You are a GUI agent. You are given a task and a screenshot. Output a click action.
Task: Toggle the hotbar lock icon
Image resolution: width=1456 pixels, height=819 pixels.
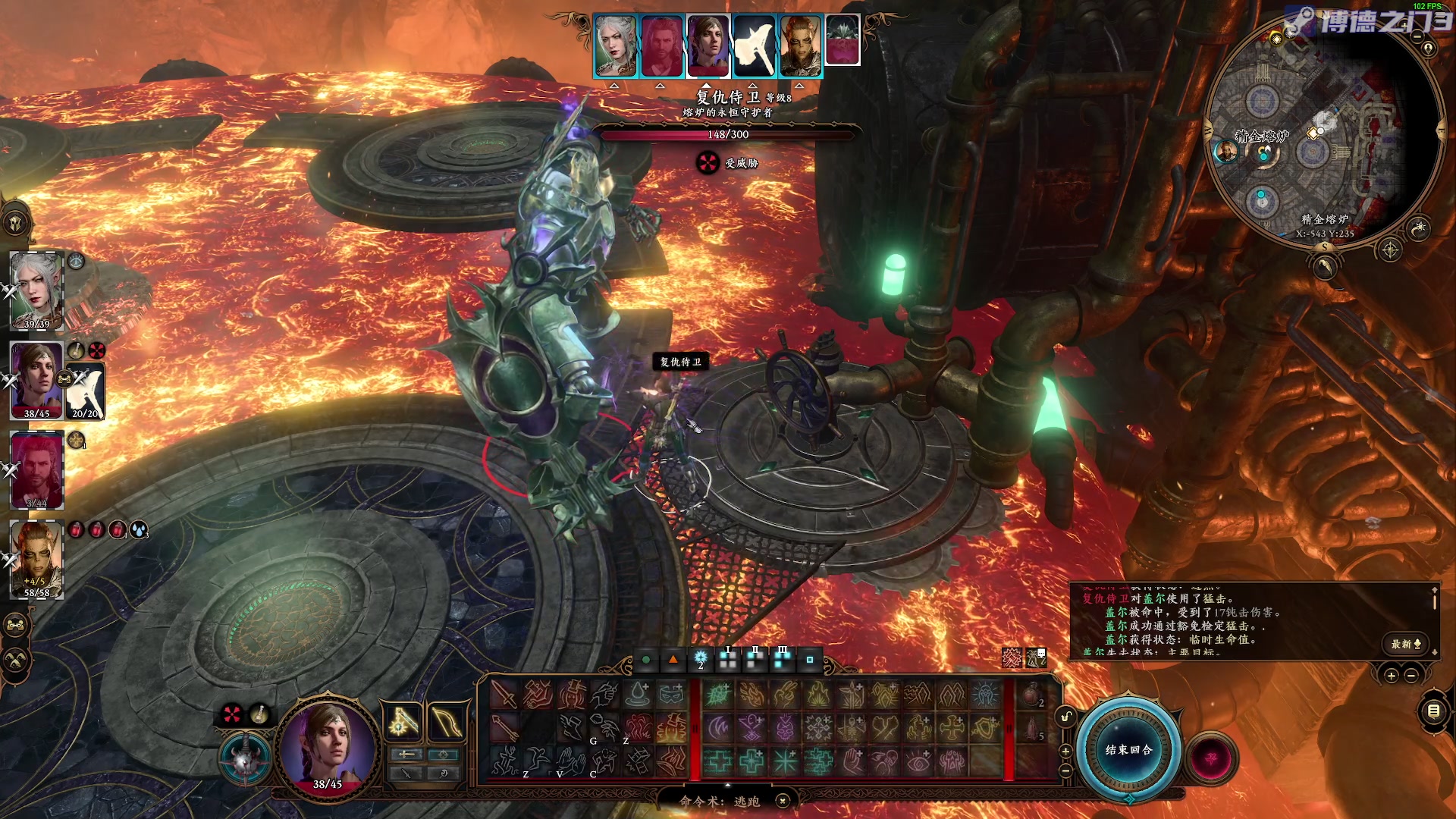point(1065,717)
